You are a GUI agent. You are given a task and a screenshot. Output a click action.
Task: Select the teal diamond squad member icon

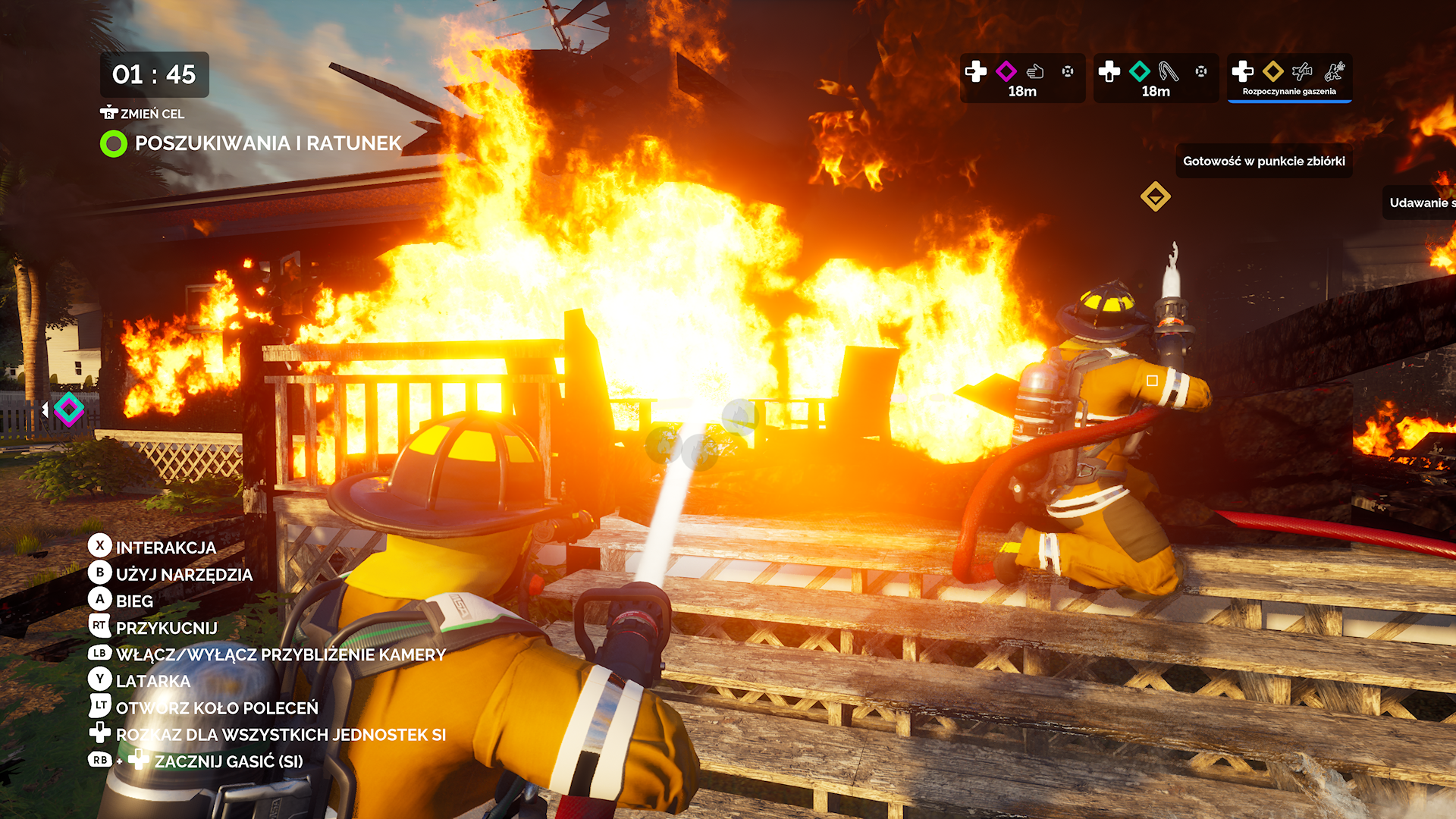click(x=1139, y=71)
